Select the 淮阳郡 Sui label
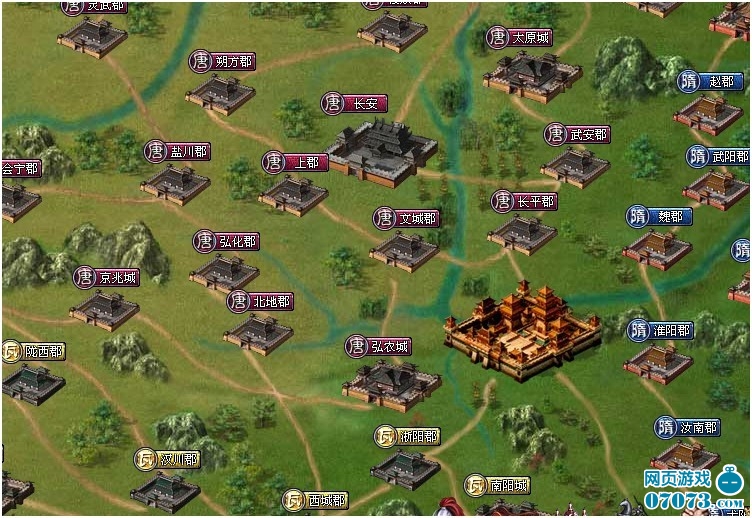The width and height of the screenshot is (752, 518). click(660, 330)
